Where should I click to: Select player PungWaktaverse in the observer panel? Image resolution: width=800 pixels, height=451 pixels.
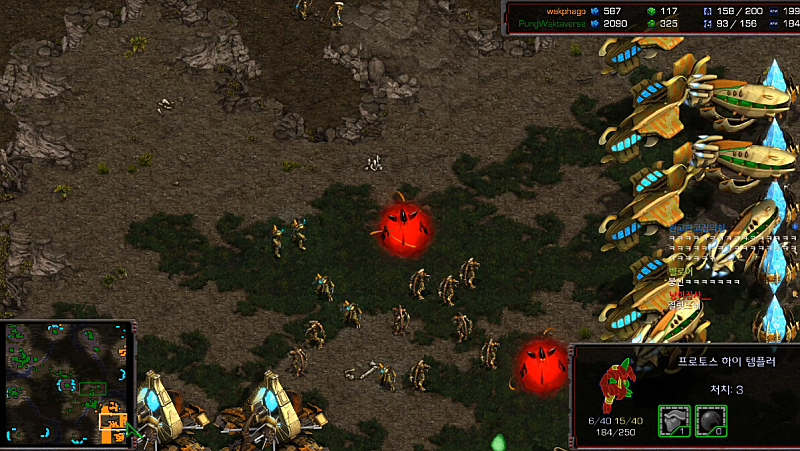click(x=551, y=23)
